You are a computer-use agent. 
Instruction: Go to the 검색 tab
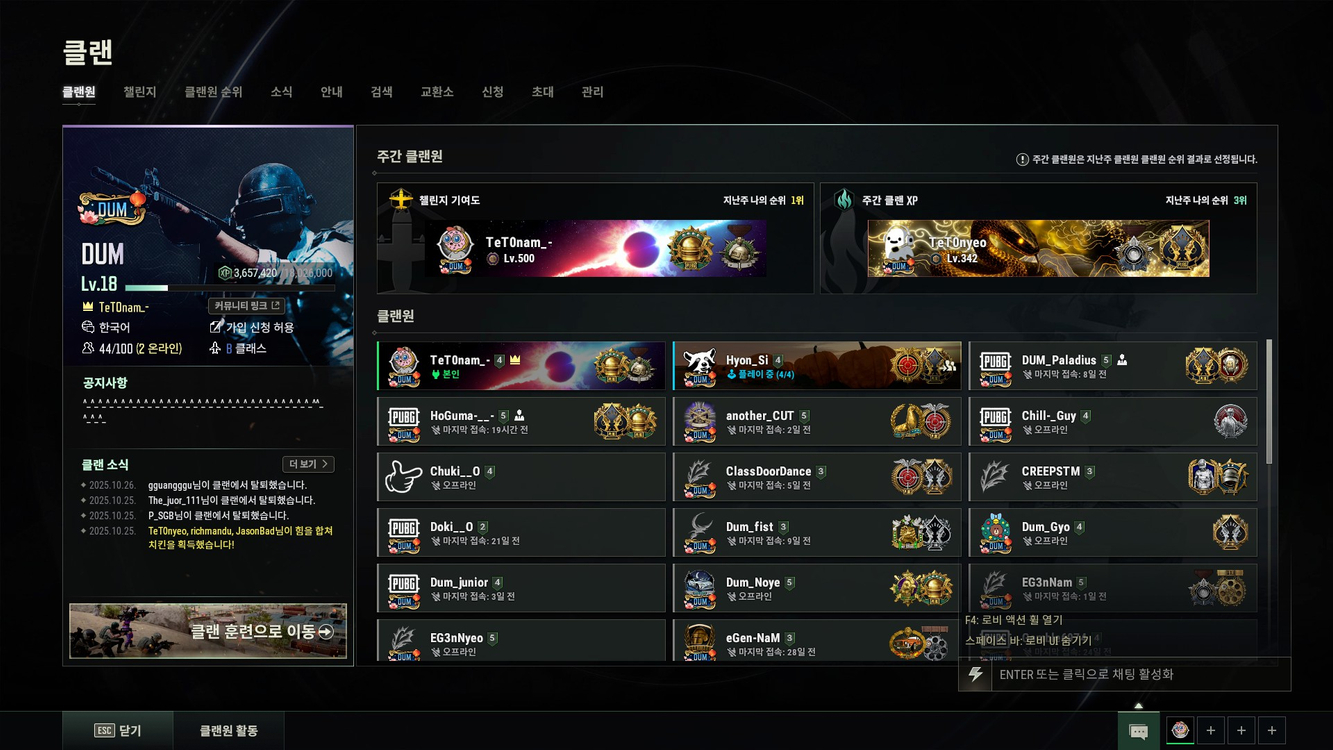381,92
